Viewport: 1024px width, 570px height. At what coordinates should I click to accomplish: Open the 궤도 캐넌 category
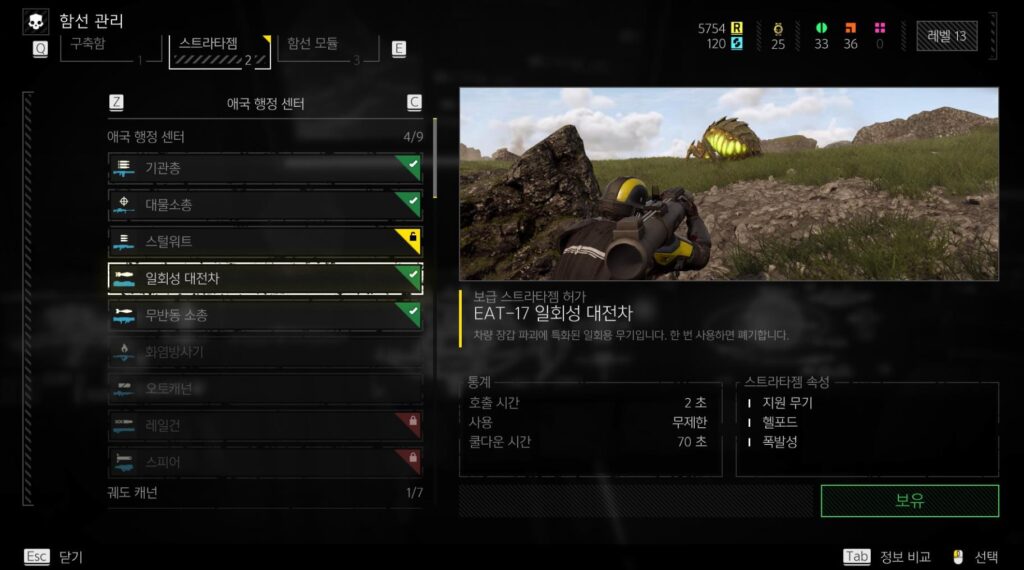pyautogui.click(x=265, y=493)
